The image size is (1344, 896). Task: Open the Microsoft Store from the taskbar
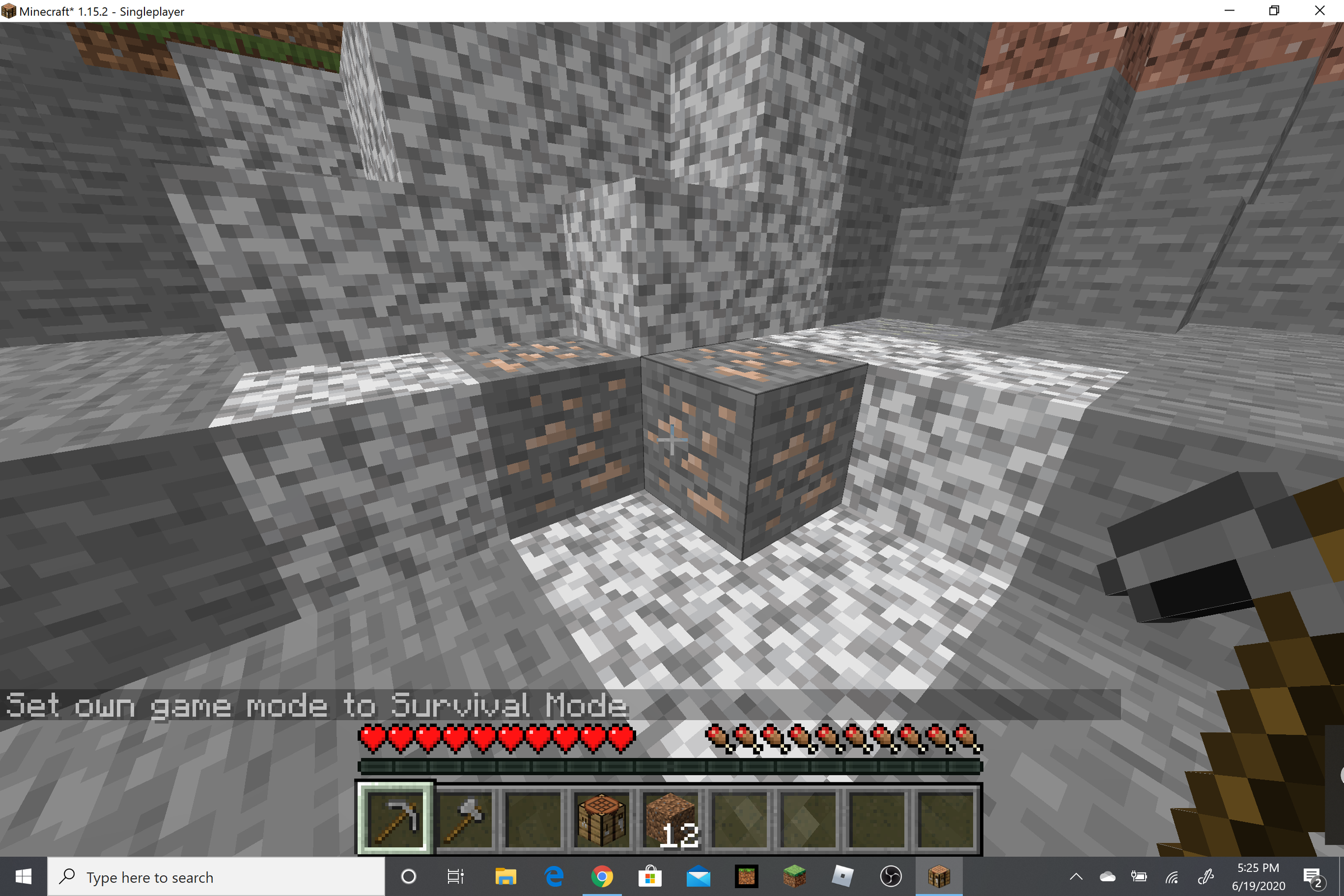click(x=650, y=876)
